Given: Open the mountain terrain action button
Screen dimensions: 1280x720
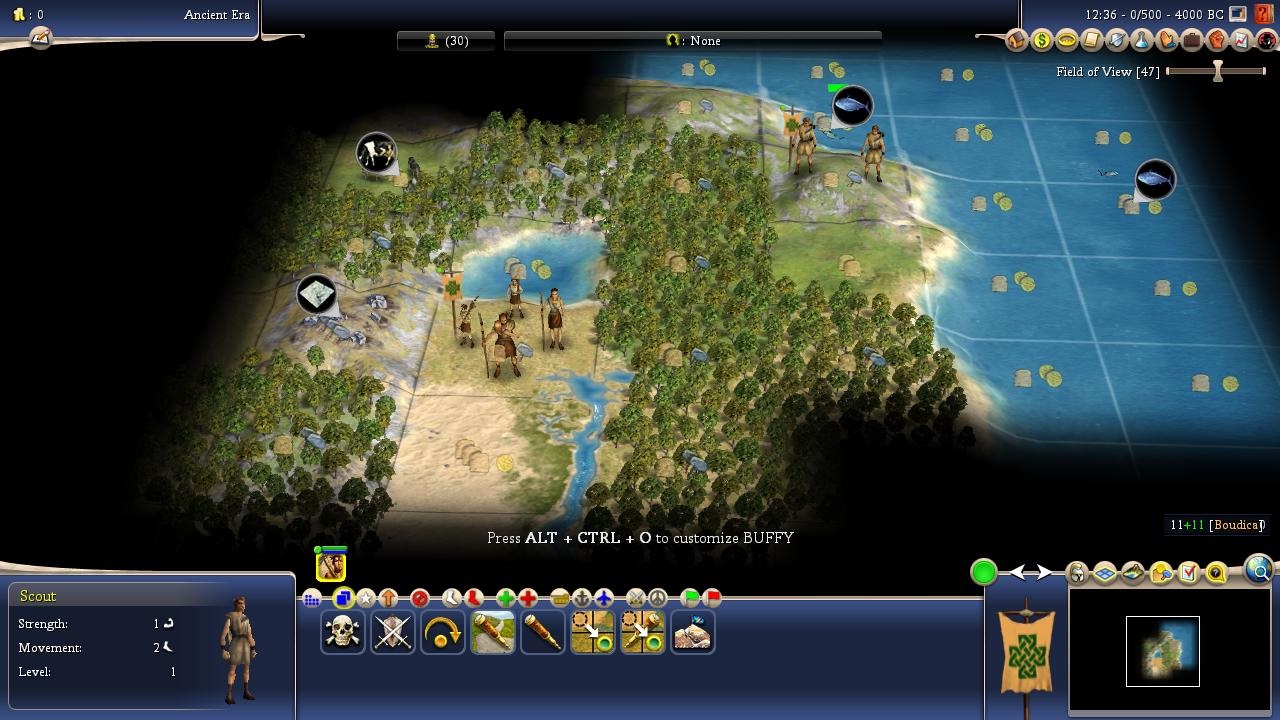Looking at the screenshot, I should [x=692, y=633].
